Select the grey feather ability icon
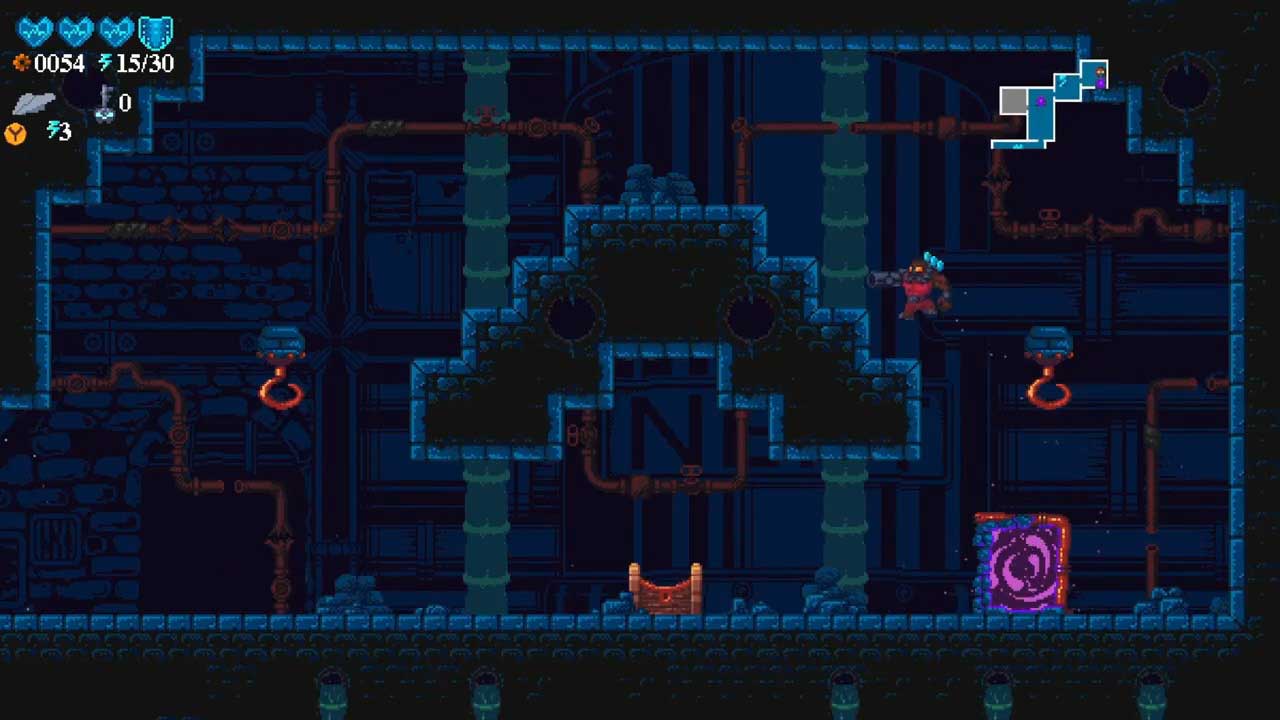The image size is (1280, 720). click(x=33, y=103)
